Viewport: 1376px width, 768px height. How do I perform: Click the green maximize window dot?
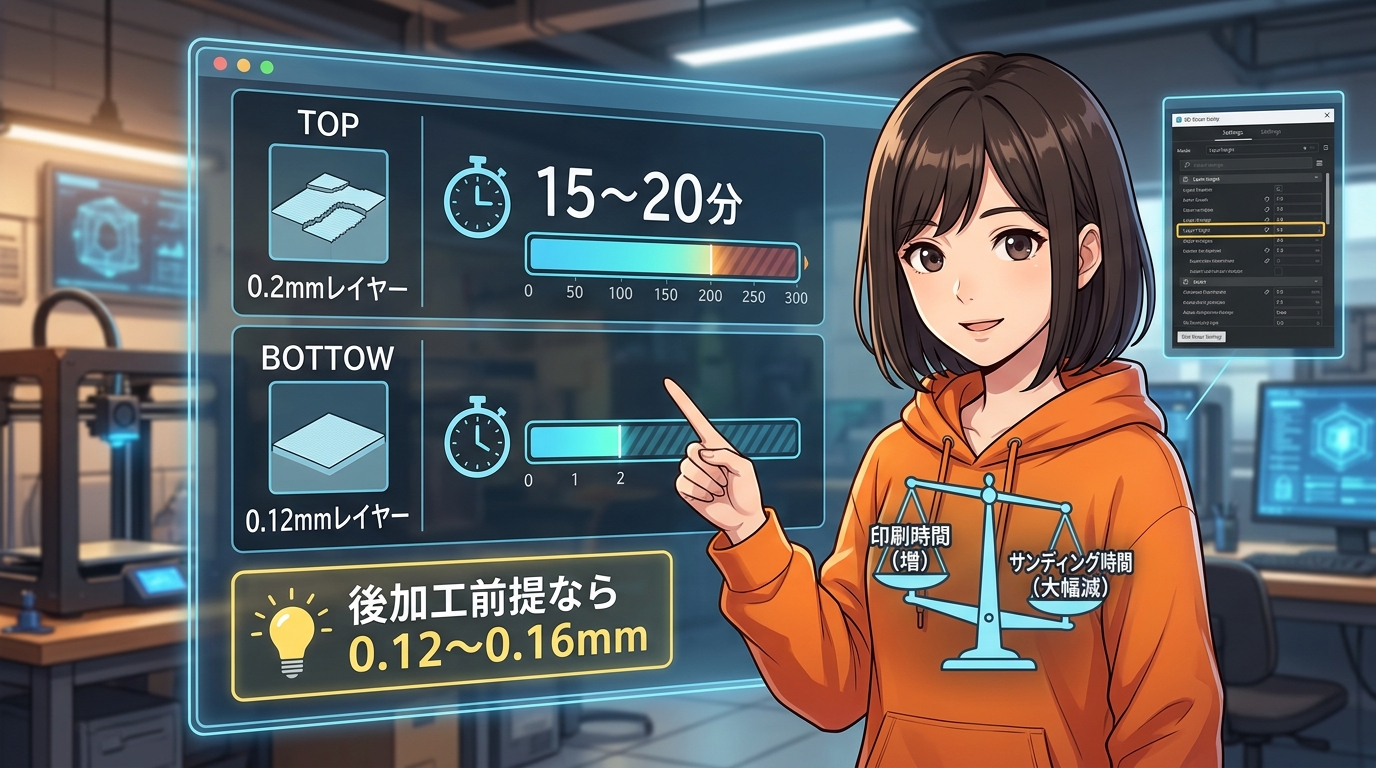(x=266, y=66)
